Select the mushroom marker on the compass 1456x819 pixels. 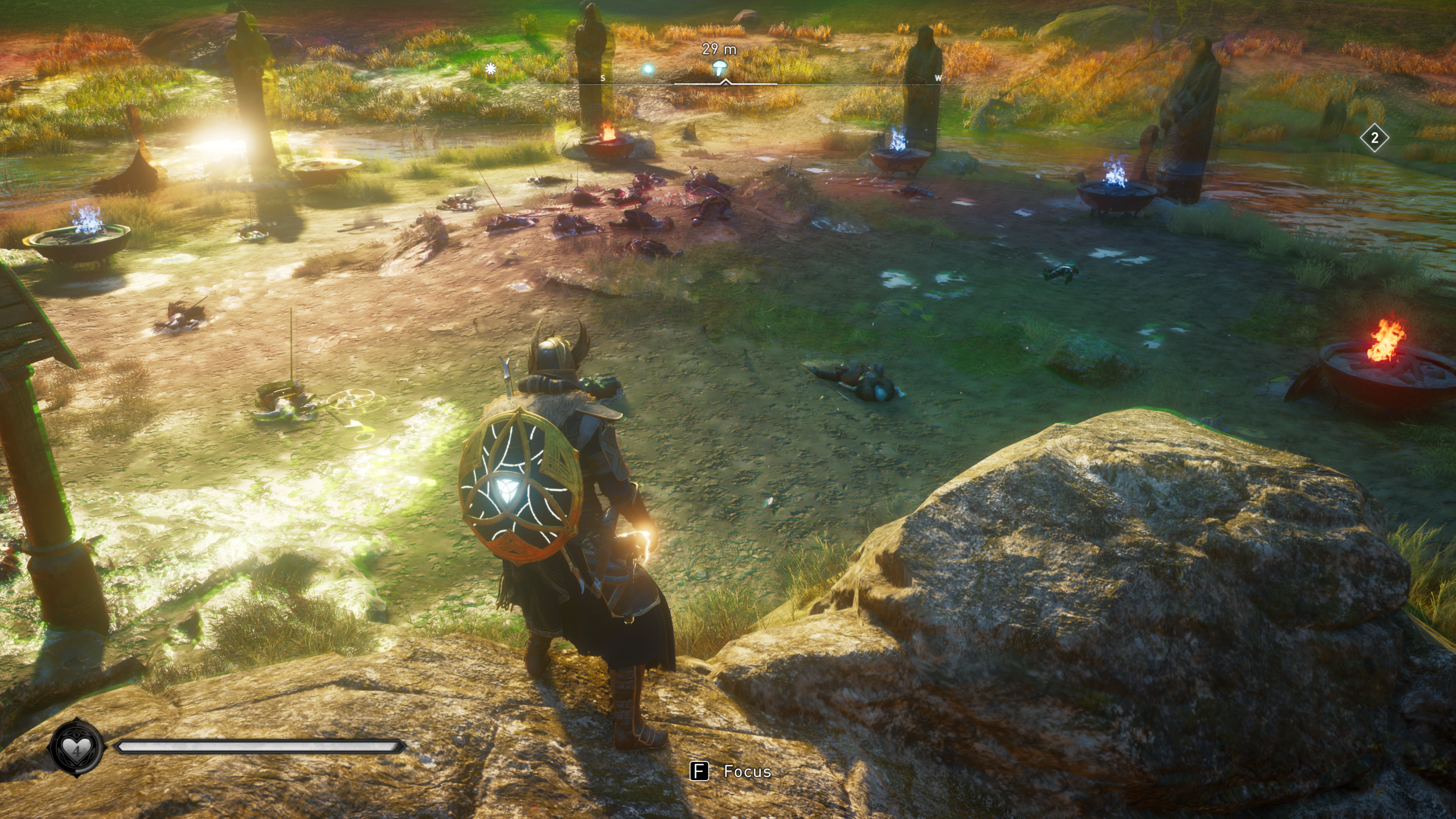[x=720, y=68]
